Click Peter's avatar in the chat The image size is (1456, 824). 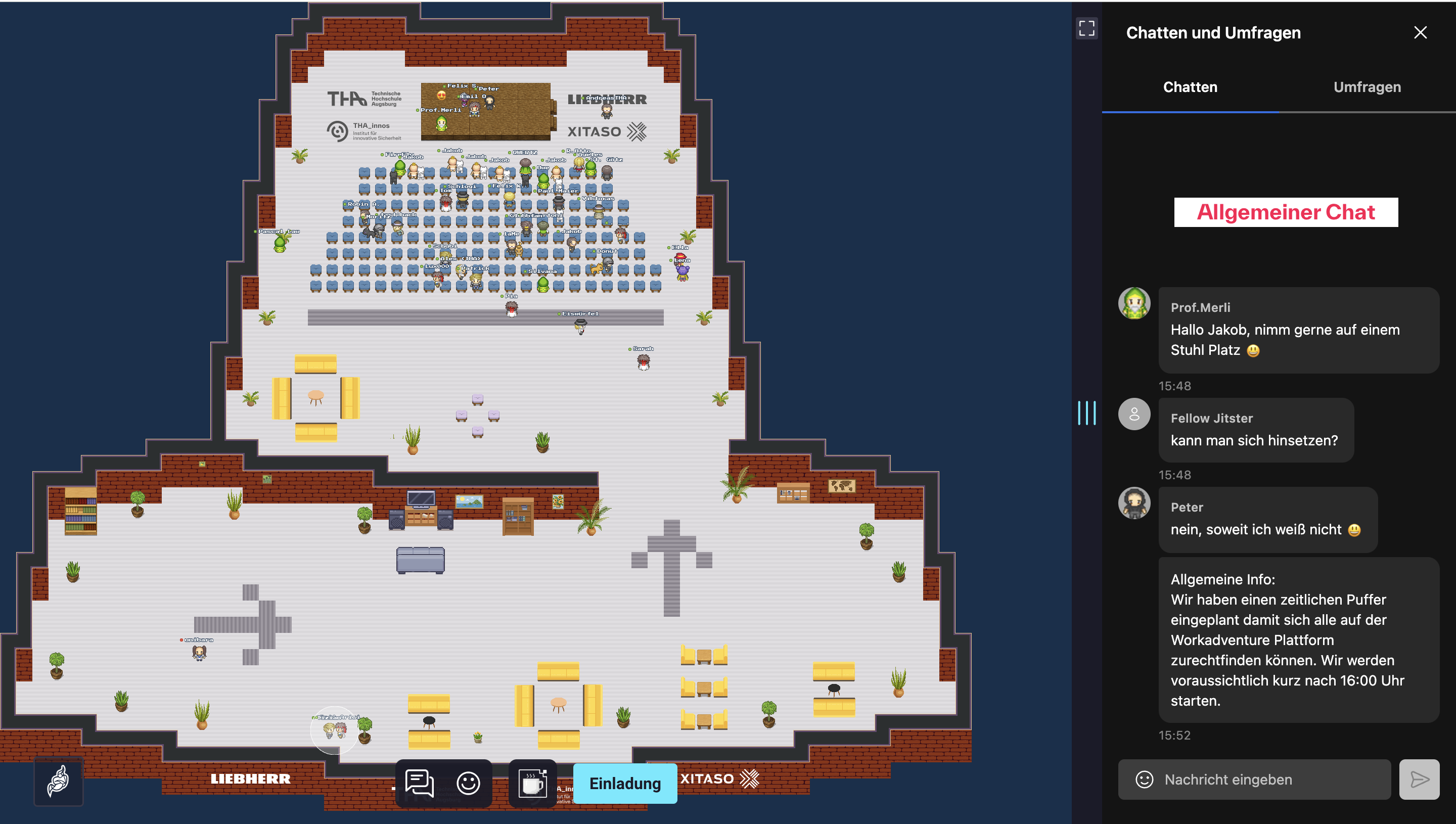(x=1134, y=503)
